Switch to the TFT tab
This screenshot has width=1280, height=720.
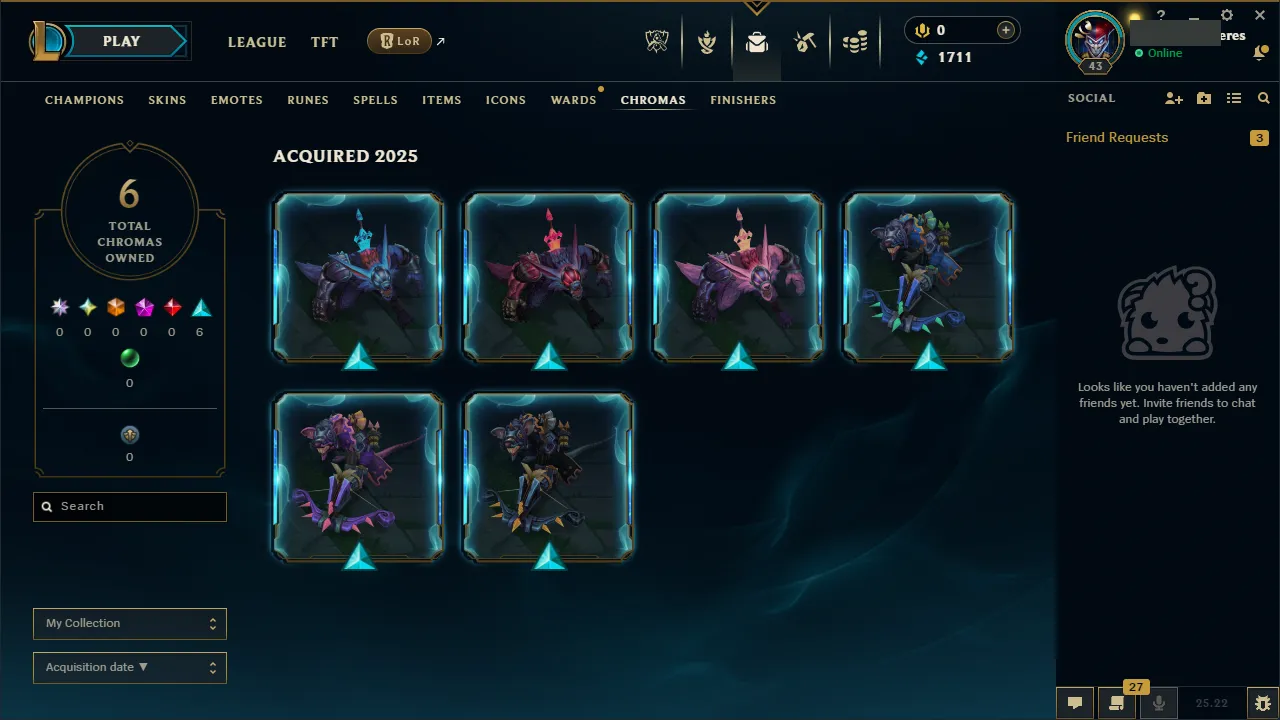324,42
